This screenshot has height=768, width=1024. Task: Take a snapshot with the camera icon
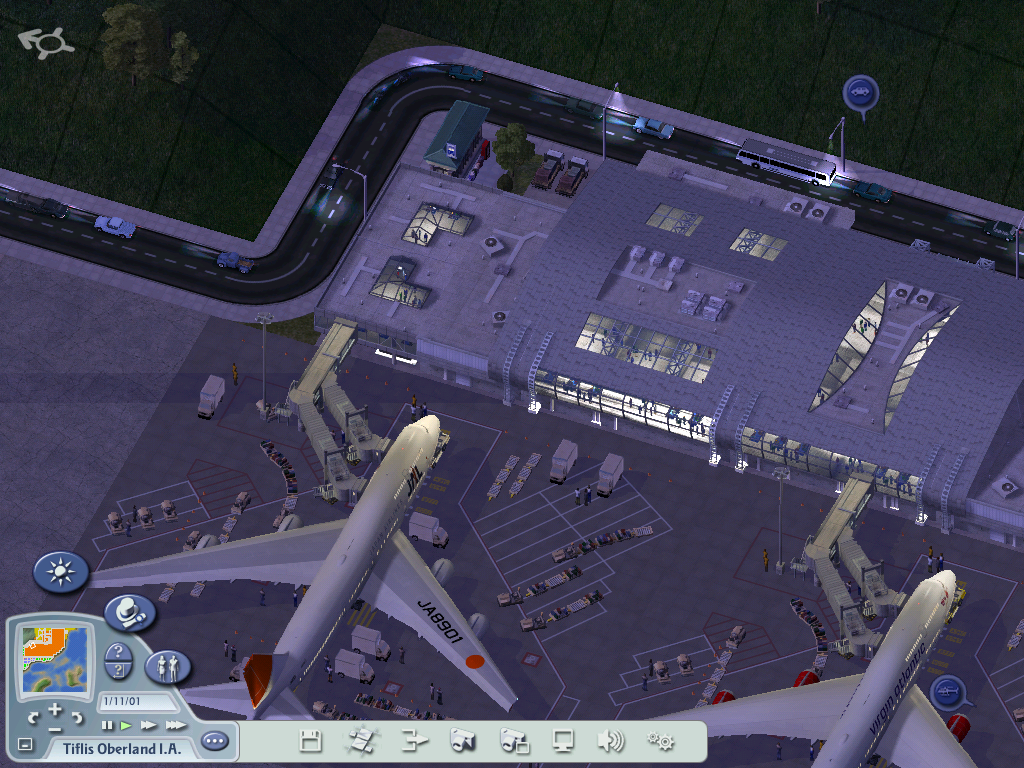(x=462, y=741)
